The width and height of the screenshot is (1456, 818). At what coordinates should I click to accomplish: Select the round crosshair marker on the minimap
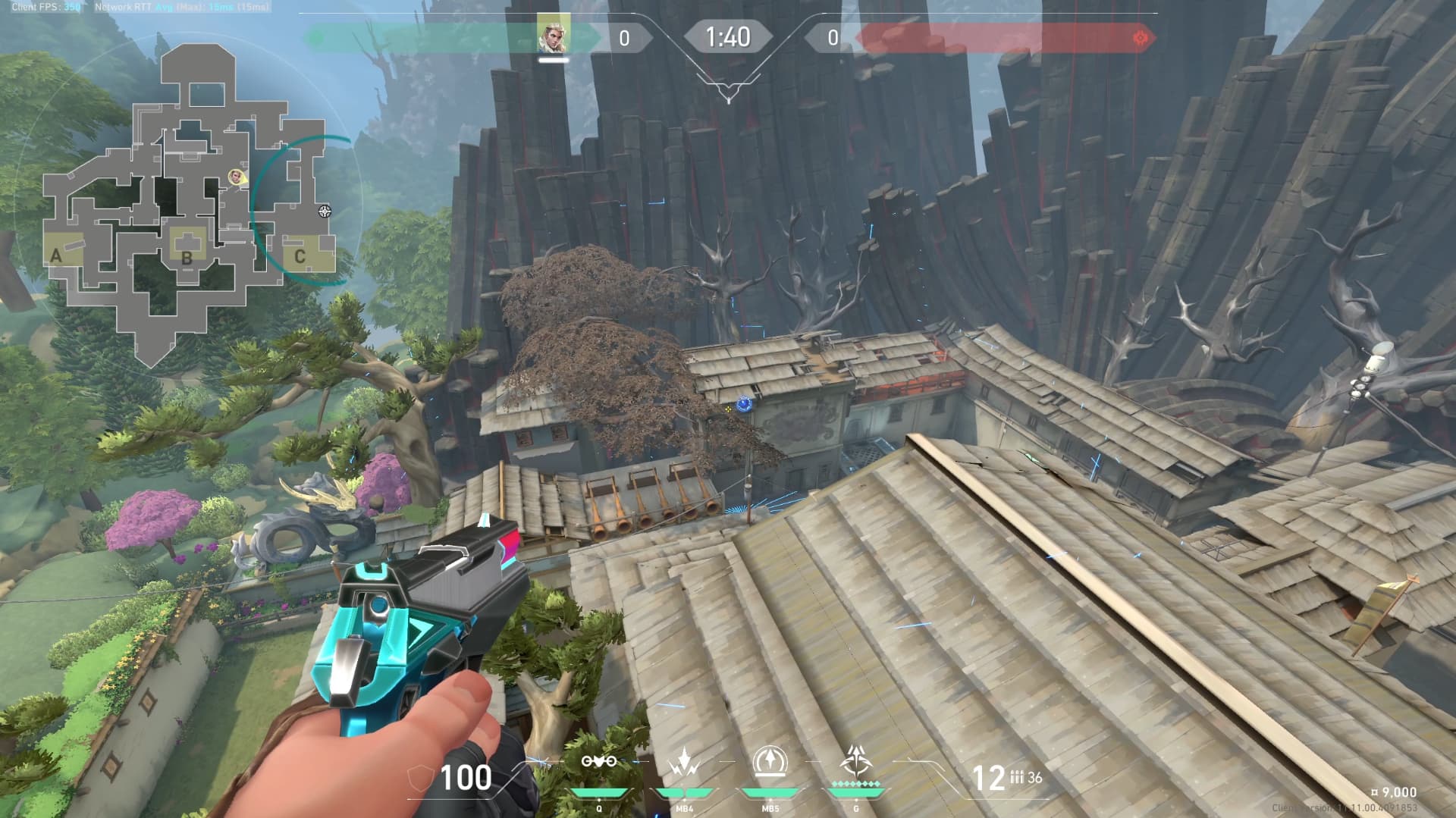pos(325,211)
